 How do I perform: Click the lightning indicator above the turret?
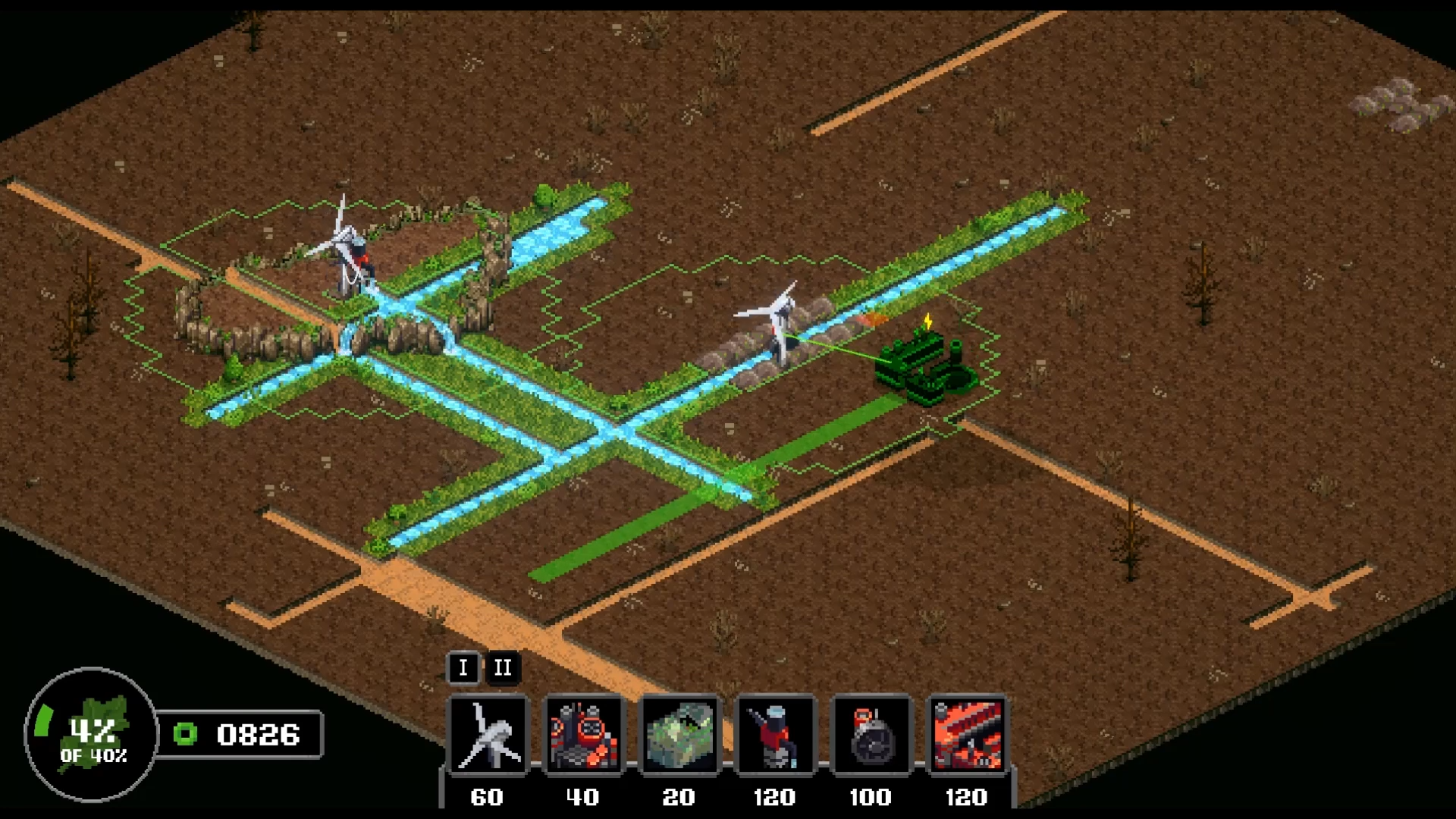coord(928,321)
